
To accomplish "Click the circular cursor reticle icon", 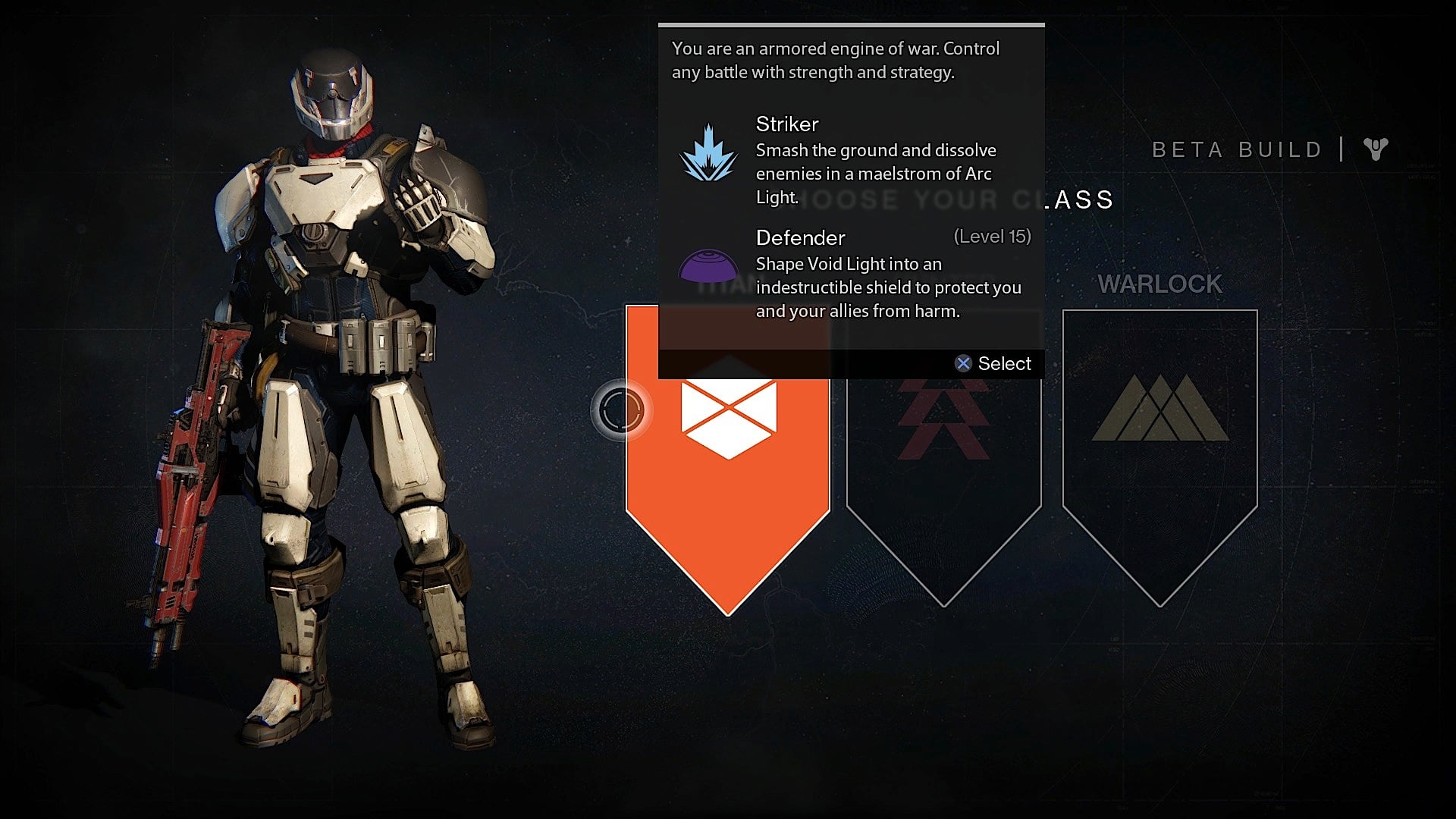I will (623, 409).
